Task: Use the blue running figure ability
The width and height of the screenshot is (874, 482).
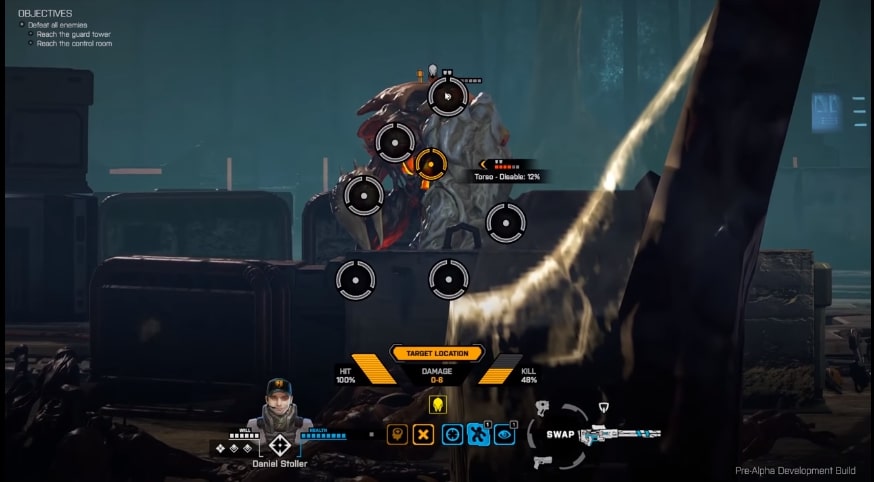Action: pyautogui.click(x=479, y=436)
